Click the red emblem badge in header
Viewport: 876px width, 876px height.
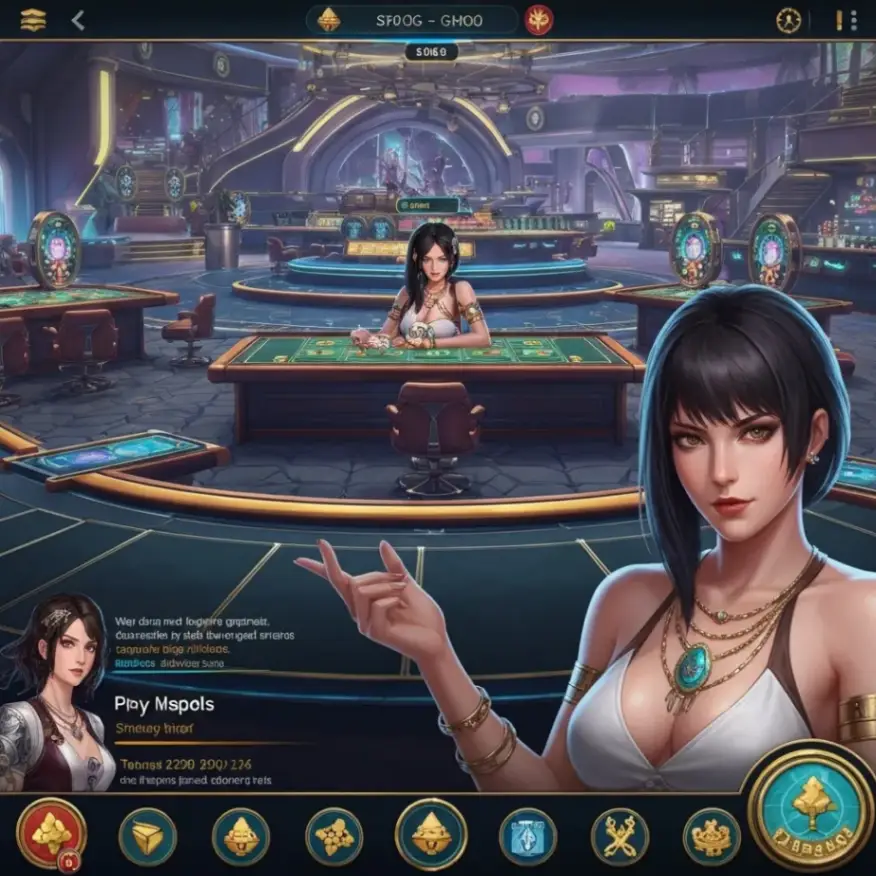coord(539,20)
